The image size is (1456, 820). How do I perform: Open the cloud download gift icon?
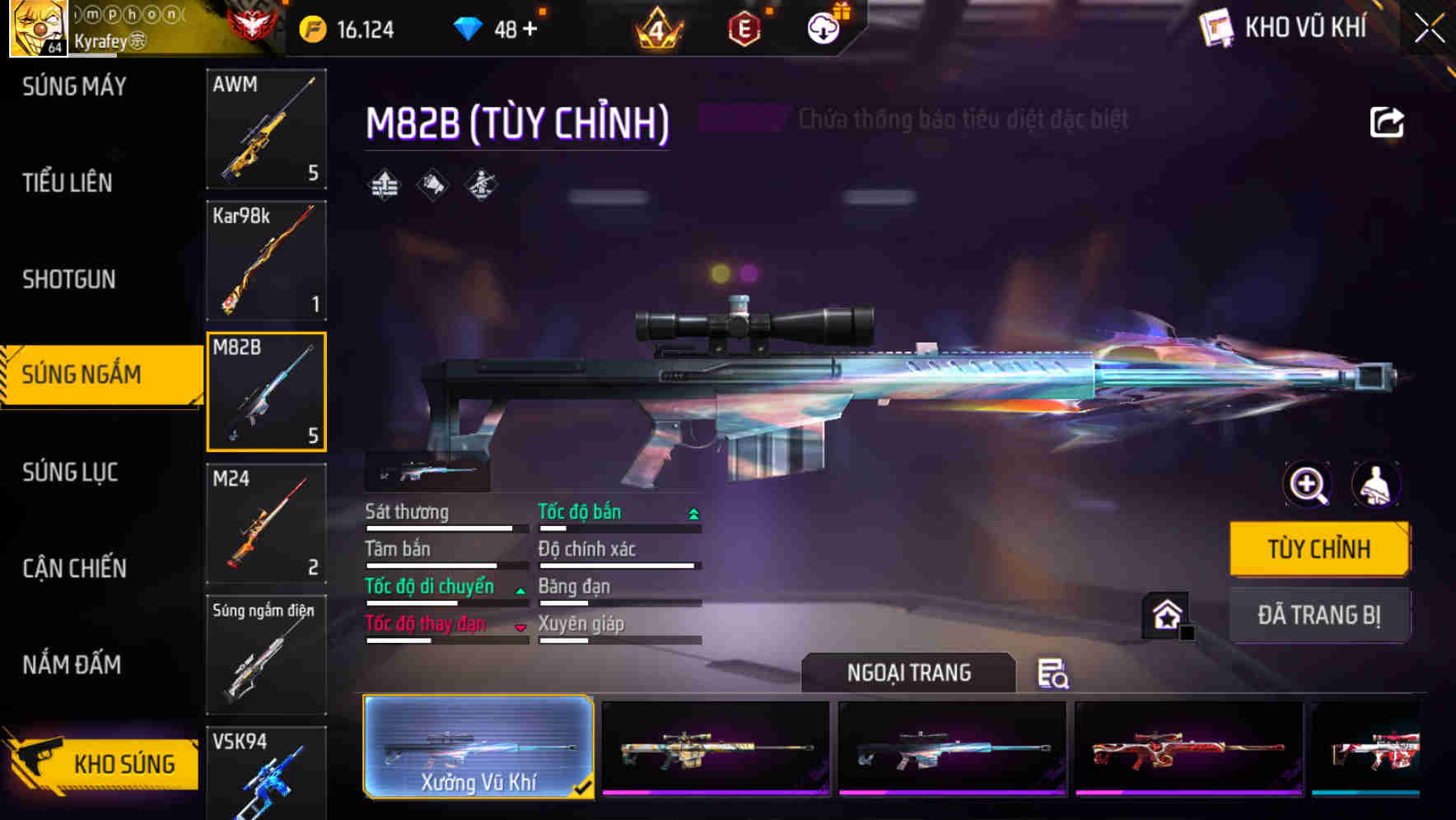[x=821, y=30]
